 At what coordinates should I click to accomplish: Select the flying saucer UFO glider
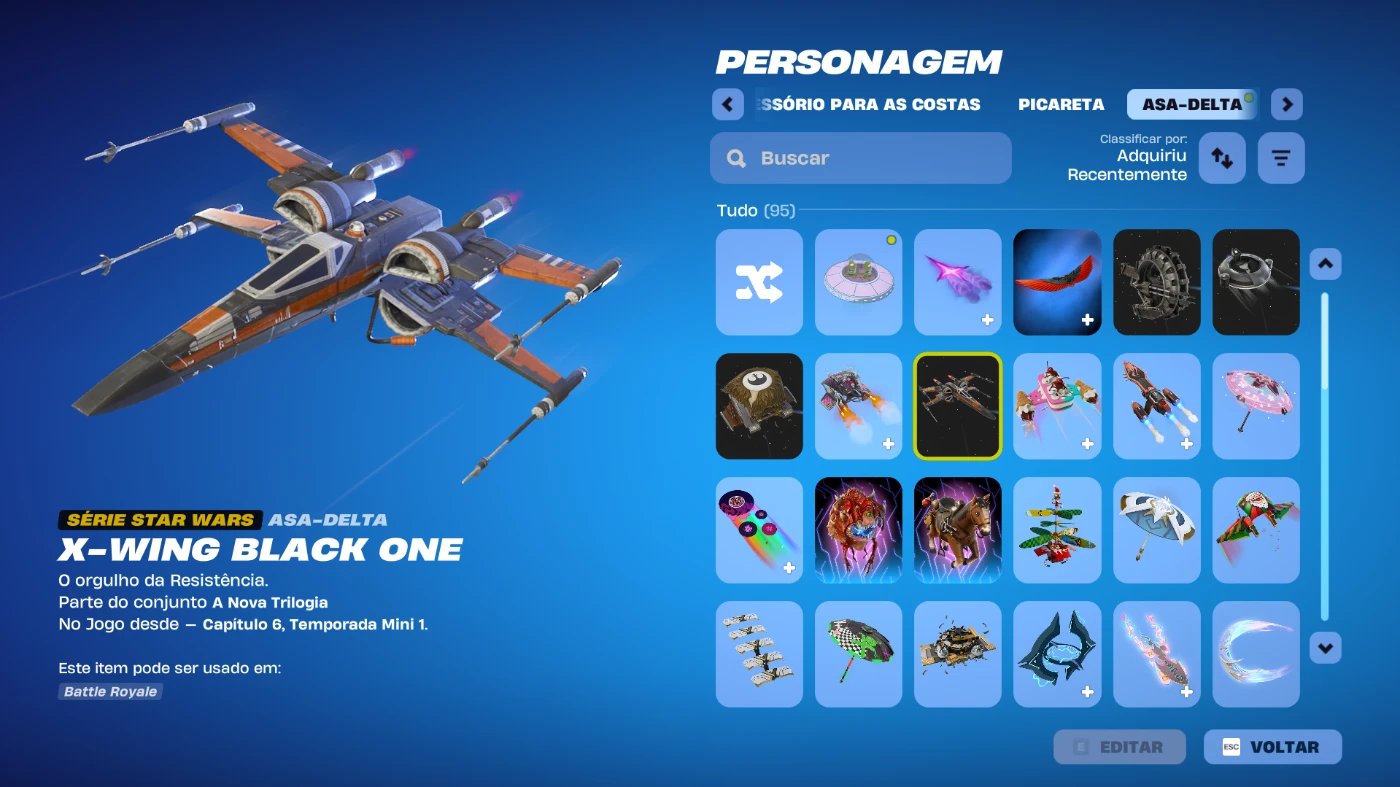(858, 282)
